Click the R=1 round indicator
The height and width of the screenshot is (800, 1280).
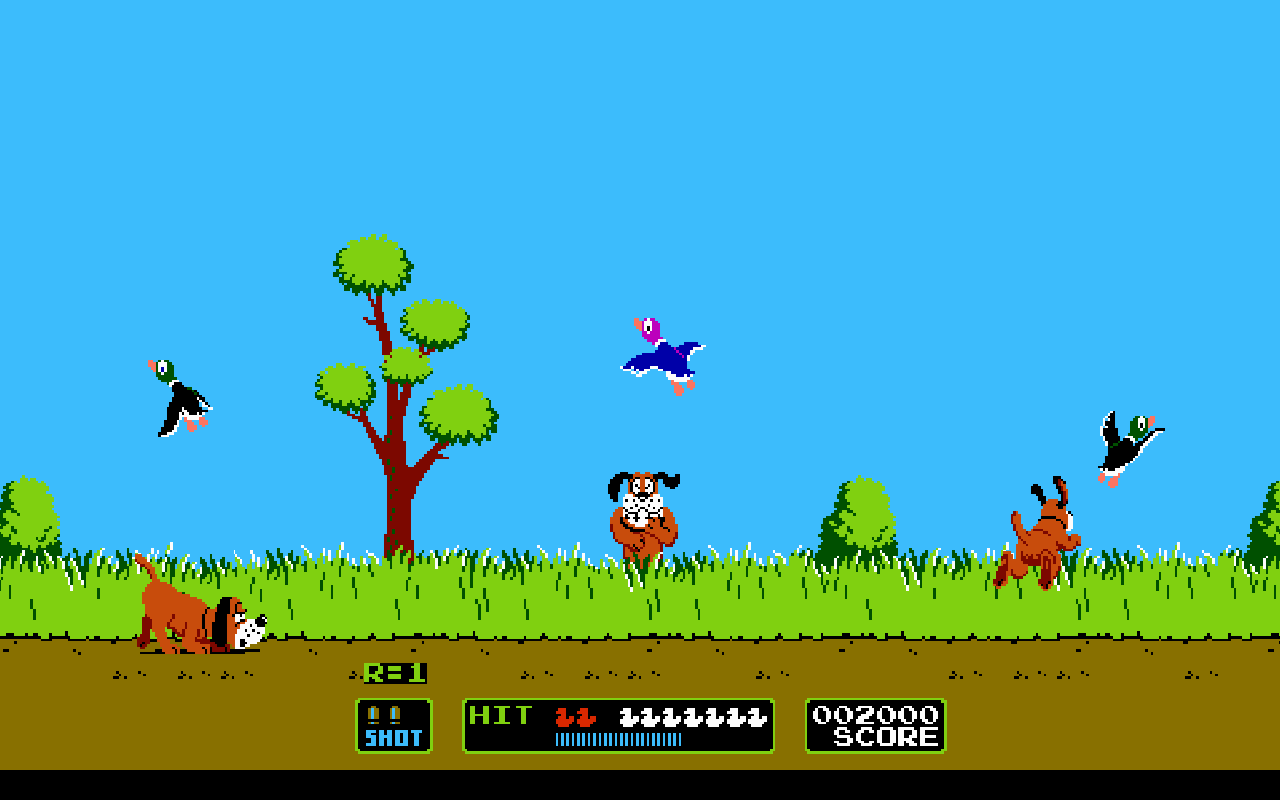pyautogui.click(x=395, y=675)
